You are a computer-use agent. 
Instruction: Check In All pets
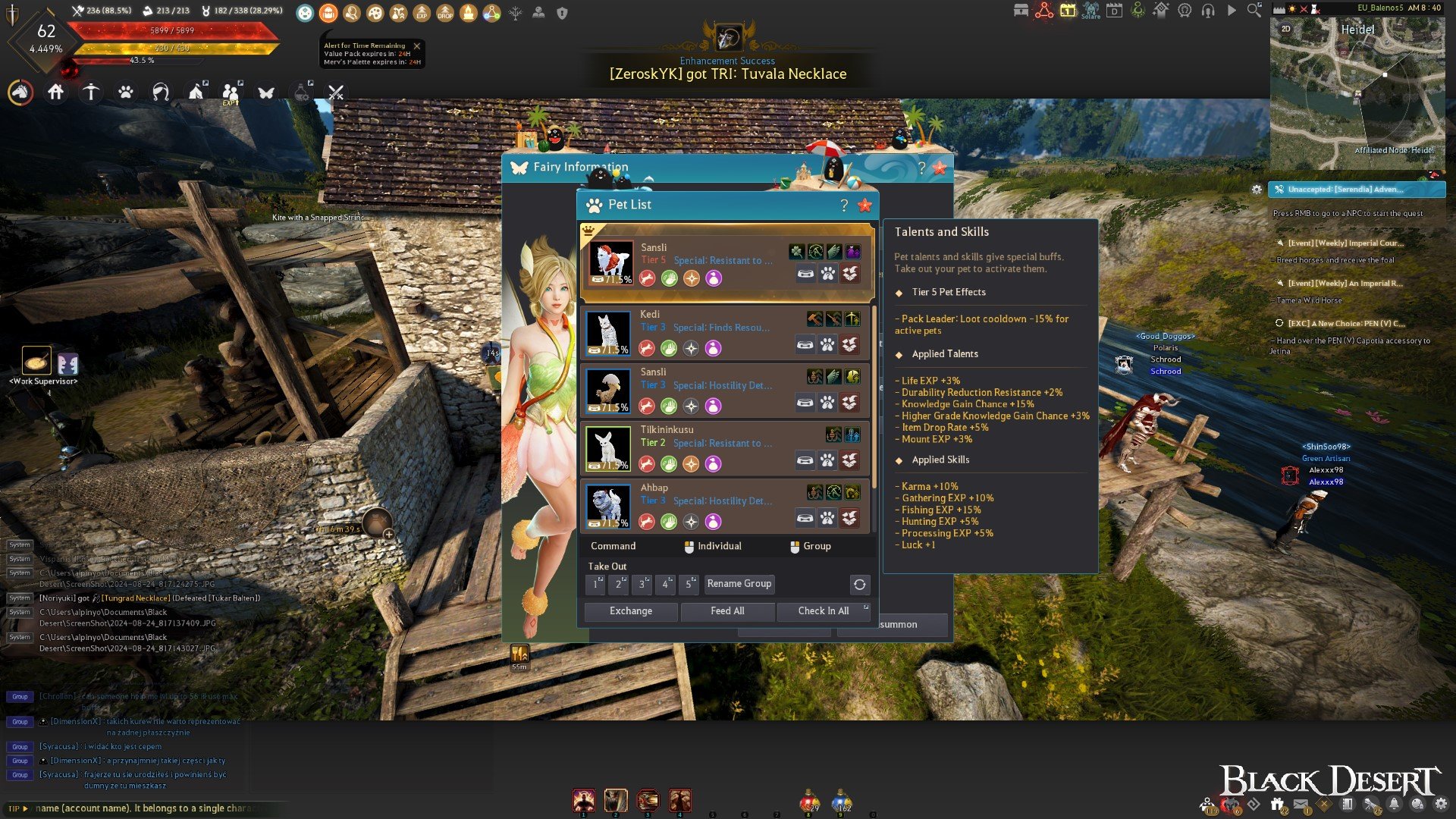click(x=823, y=611)
